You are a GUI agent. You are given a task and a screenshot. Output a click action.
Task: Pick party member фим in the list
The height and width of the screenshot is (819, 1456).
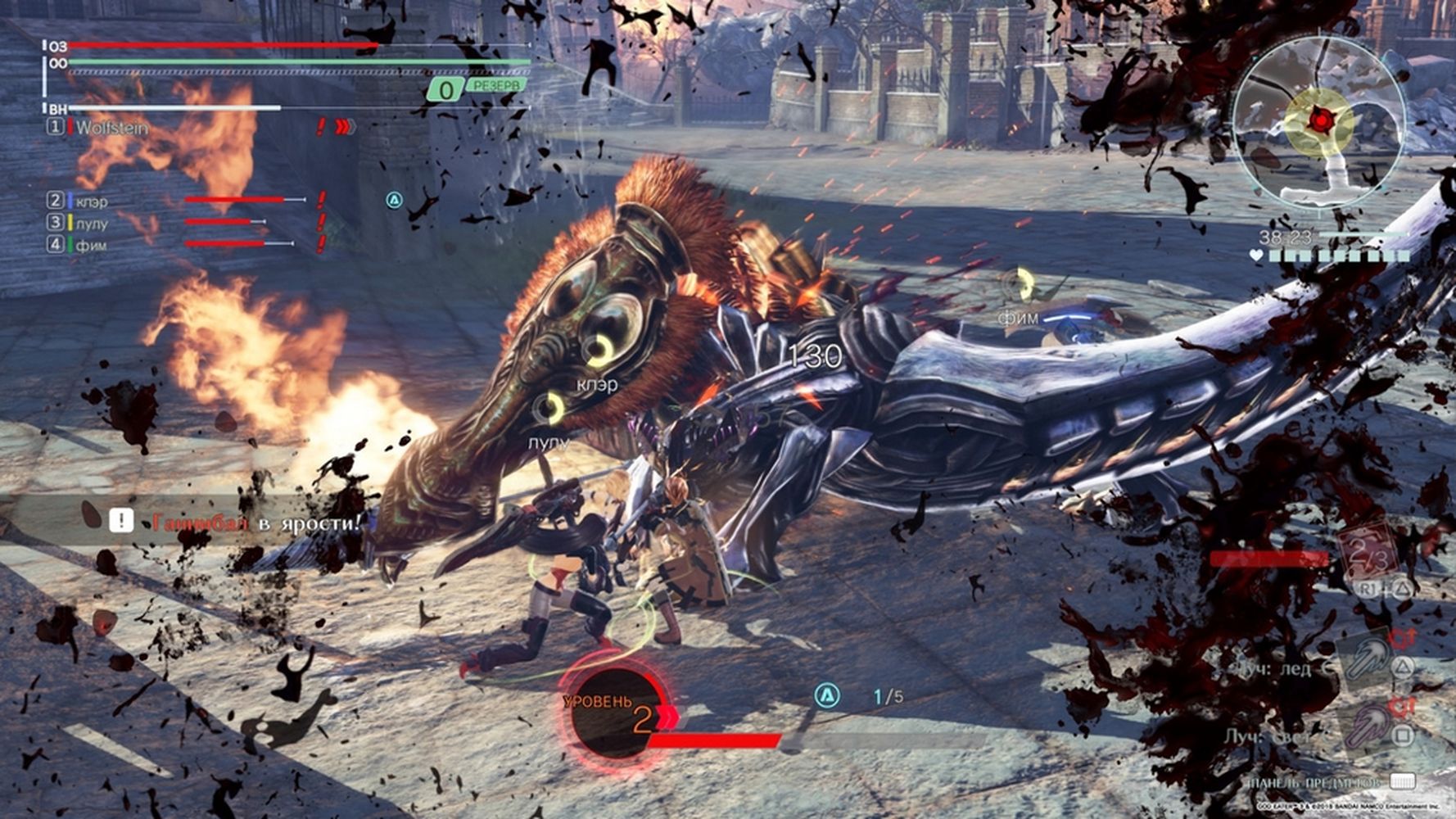[90, 245]
